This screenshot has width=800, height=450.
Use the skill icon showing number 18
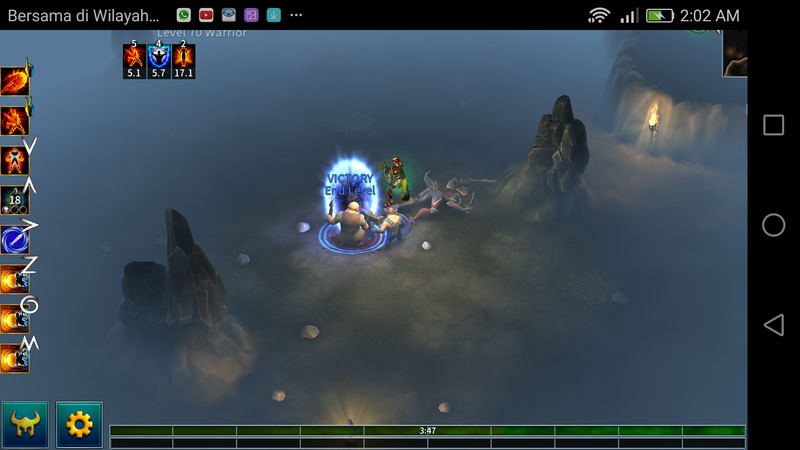(14, 200)
